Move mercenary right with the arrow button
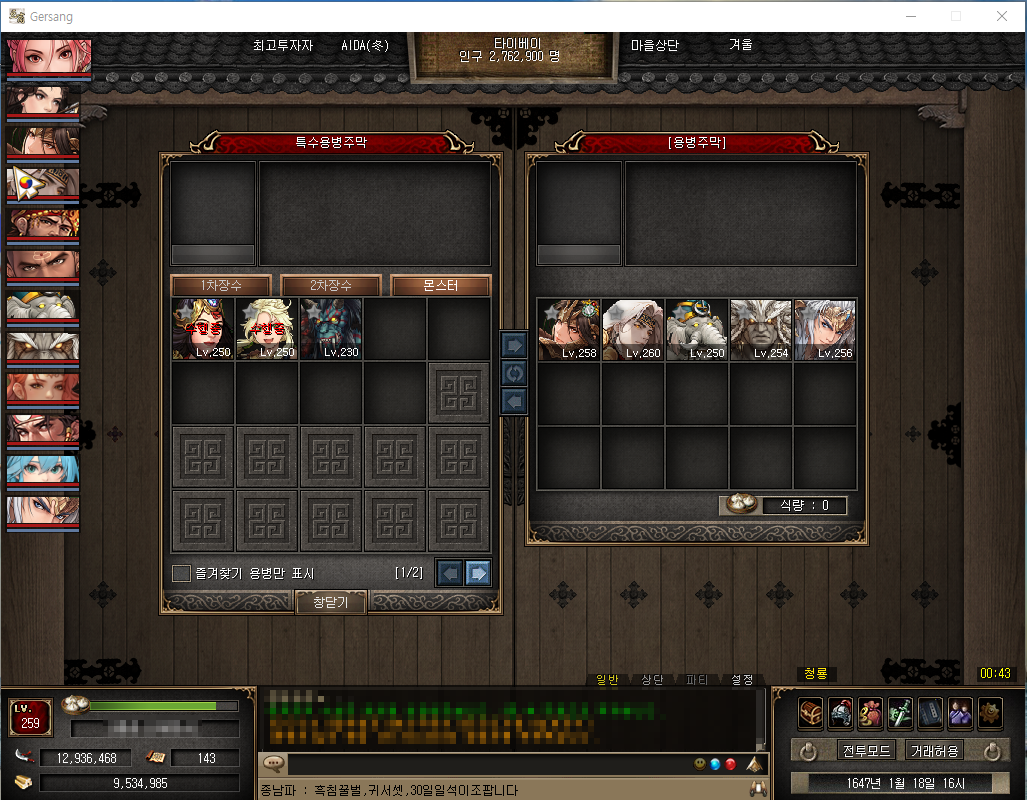The height and width of the screenshot is (800, 1027). click(x=513, y=345)
